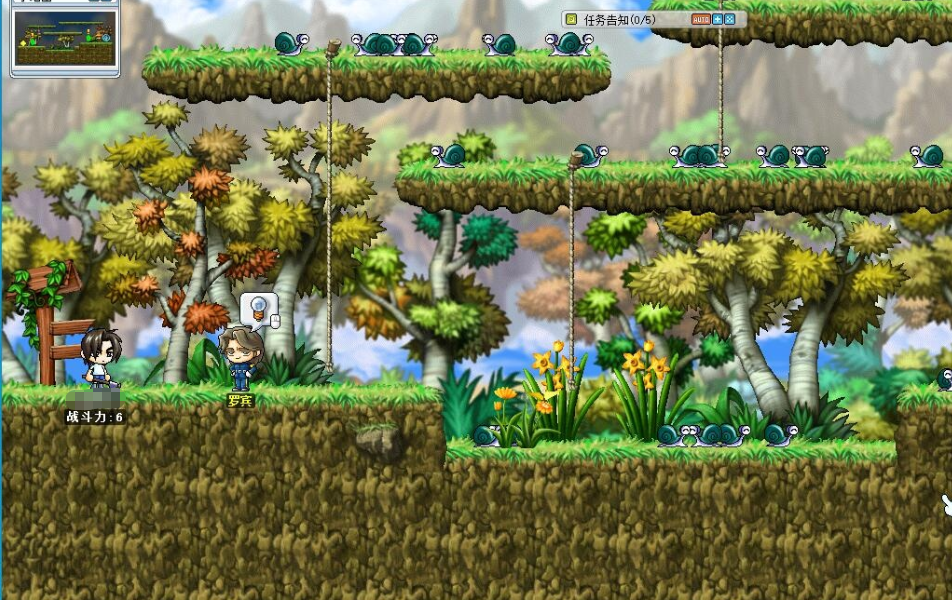
Task: Click the blue plus button on quest tracker
Action: (x=717, y=19)
